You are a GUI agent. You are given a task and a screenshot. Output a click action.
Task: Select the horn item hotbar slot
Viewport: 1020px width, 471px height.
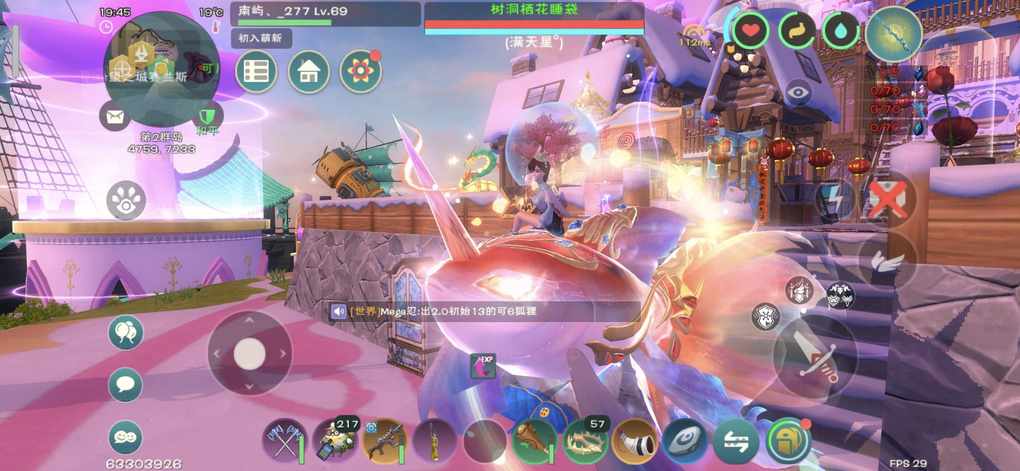coord(635,440)
